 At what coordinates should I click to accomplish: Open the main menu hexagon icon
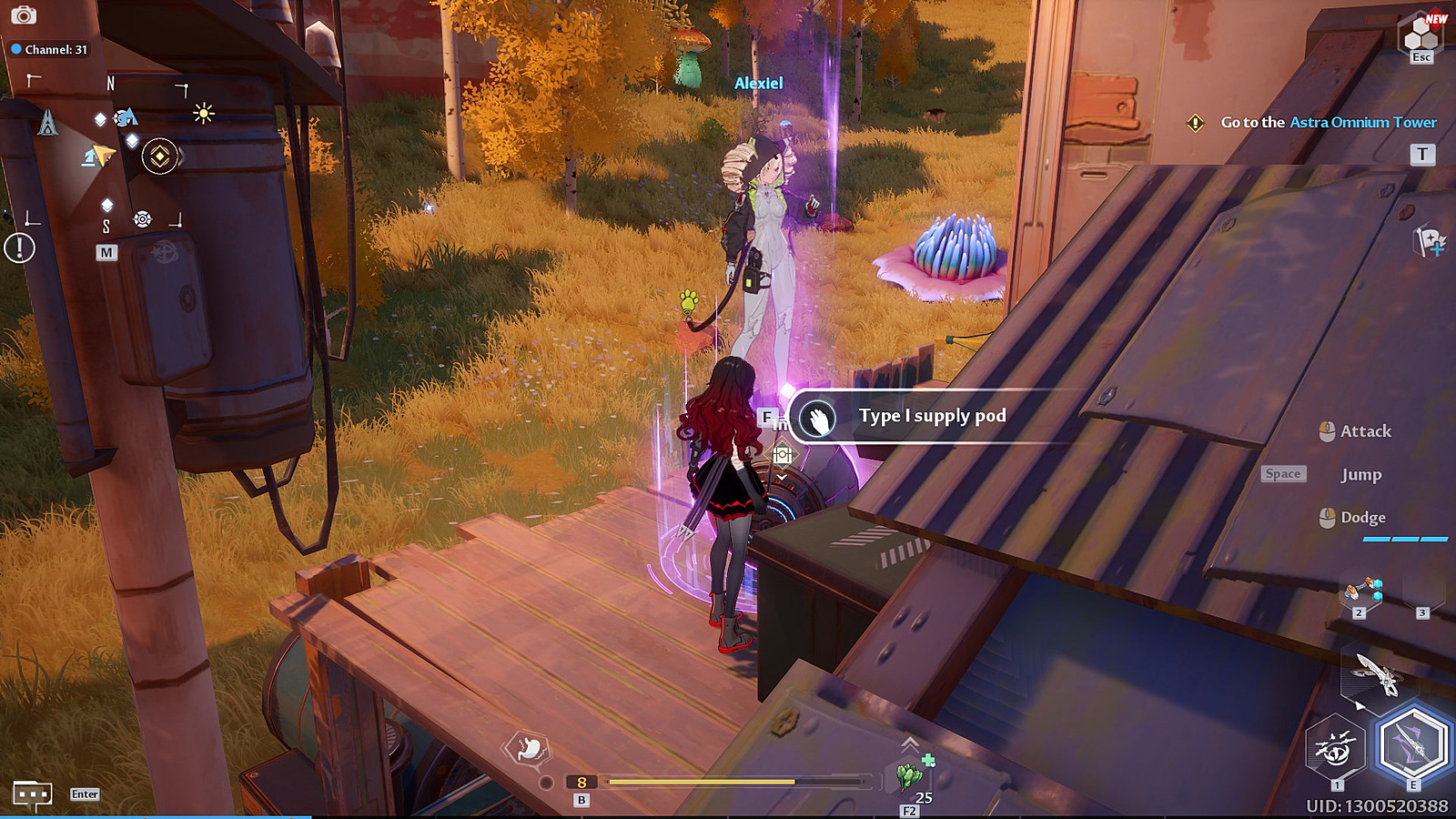[x=1420, y=36]
